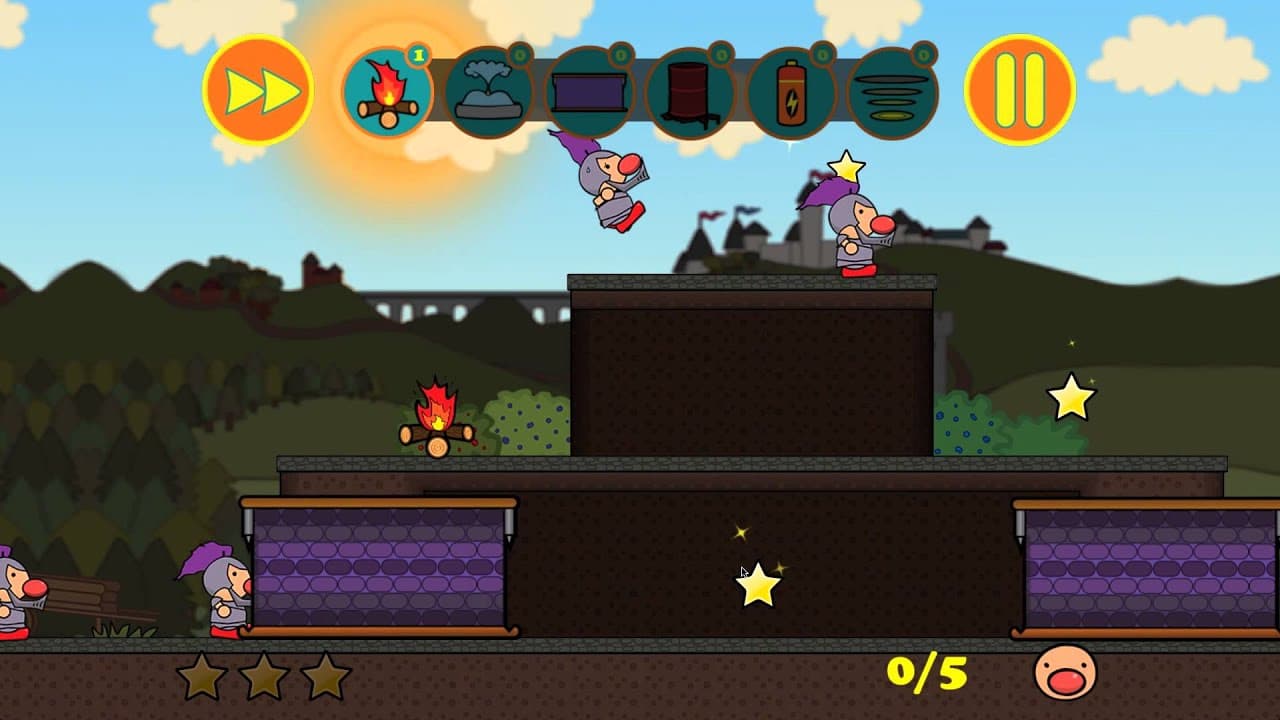Select the battery tool

pyautogui.click(x=793, y=90)
